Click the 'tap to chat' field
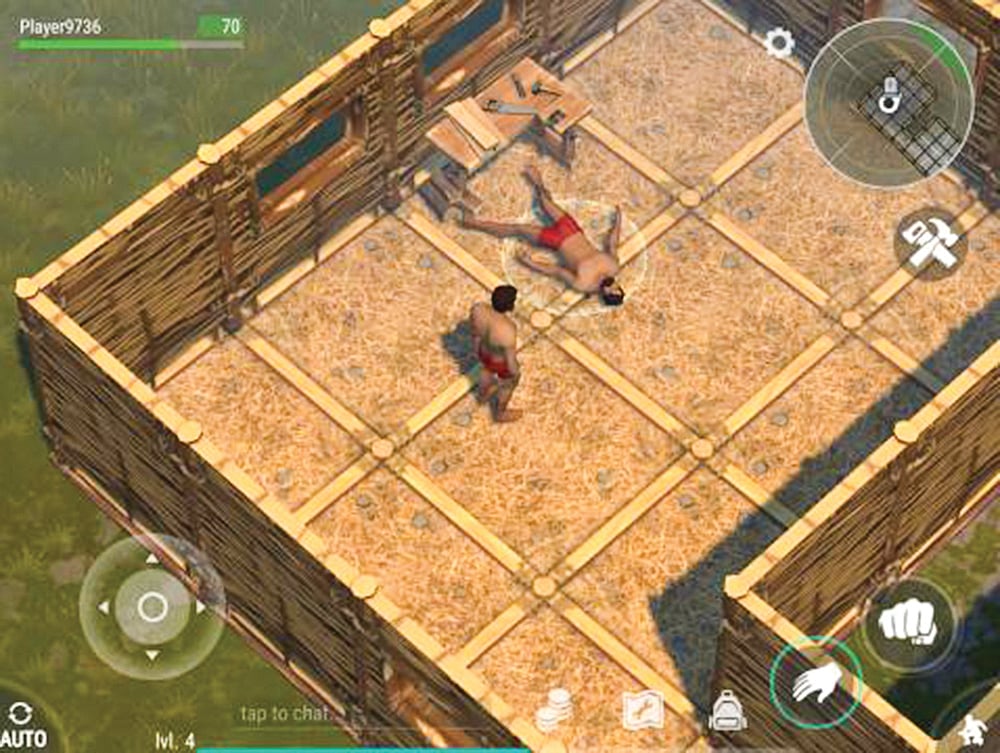 click(x=284, y=714)
